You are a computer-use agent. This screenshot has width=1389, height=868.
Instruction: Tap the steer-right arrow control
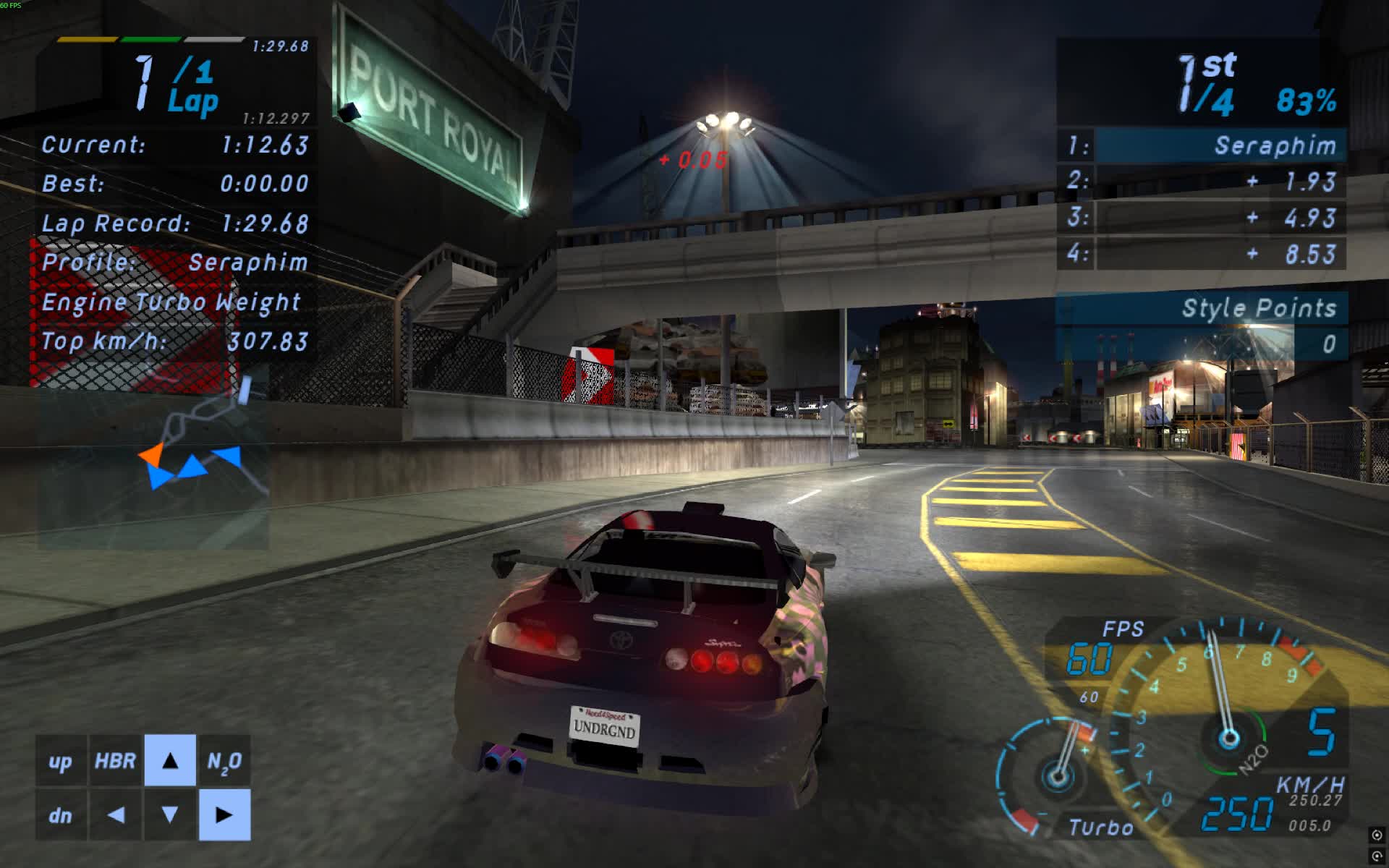tap(226, 816)
